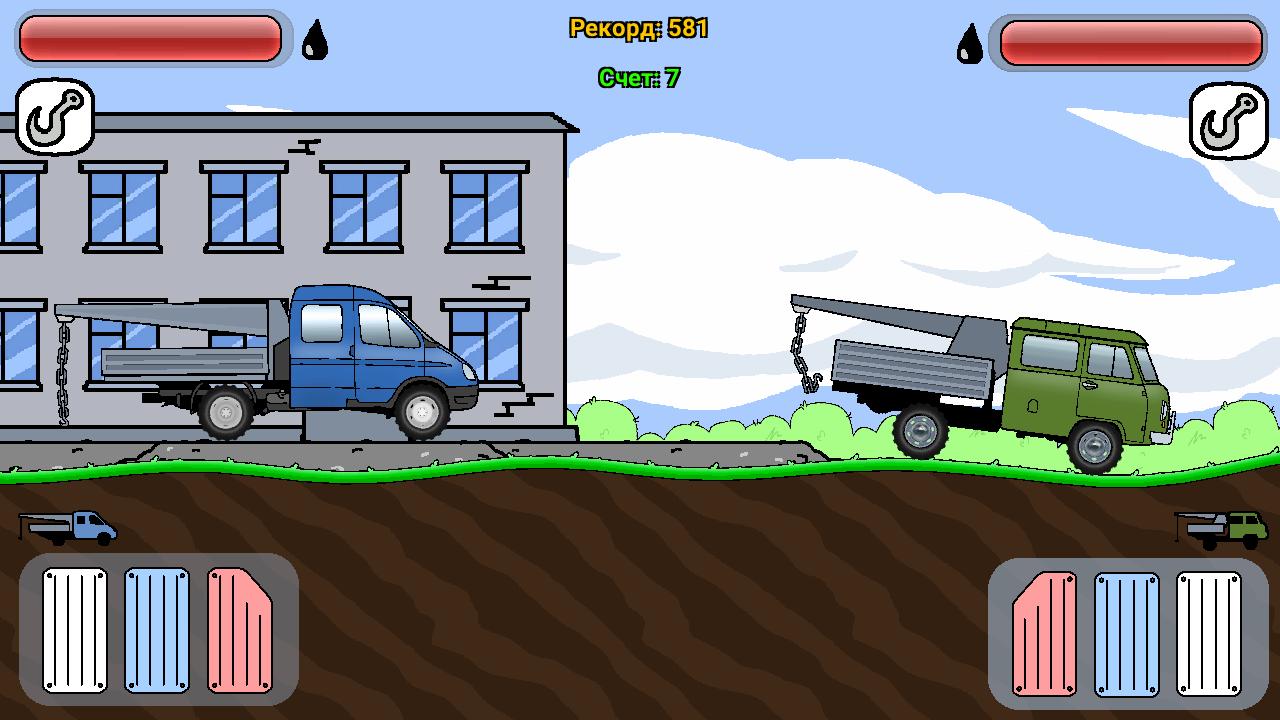Click the "Счет: 7" score text

639,76
